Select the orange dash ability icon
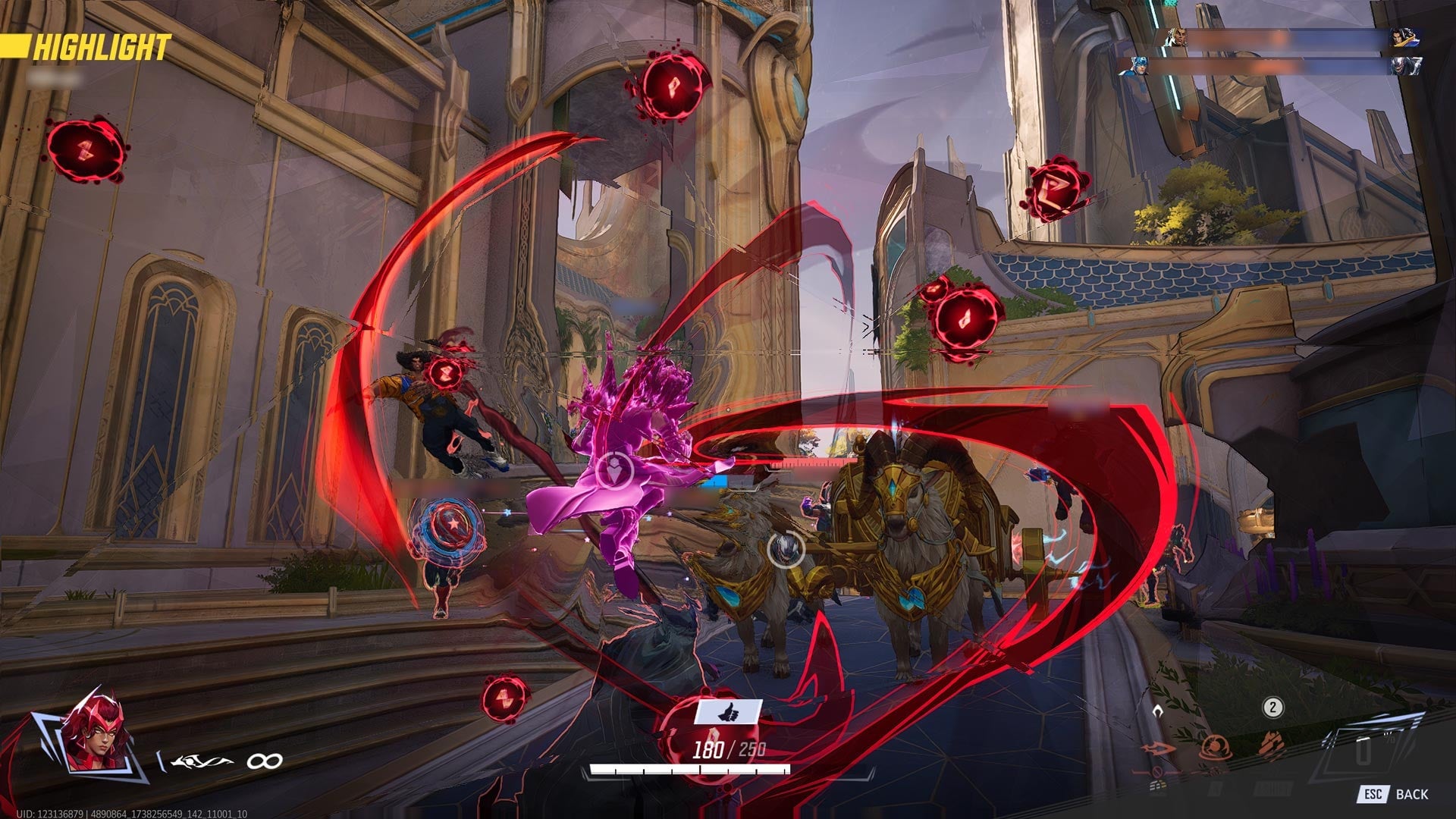 click(x=1156, y=749)
